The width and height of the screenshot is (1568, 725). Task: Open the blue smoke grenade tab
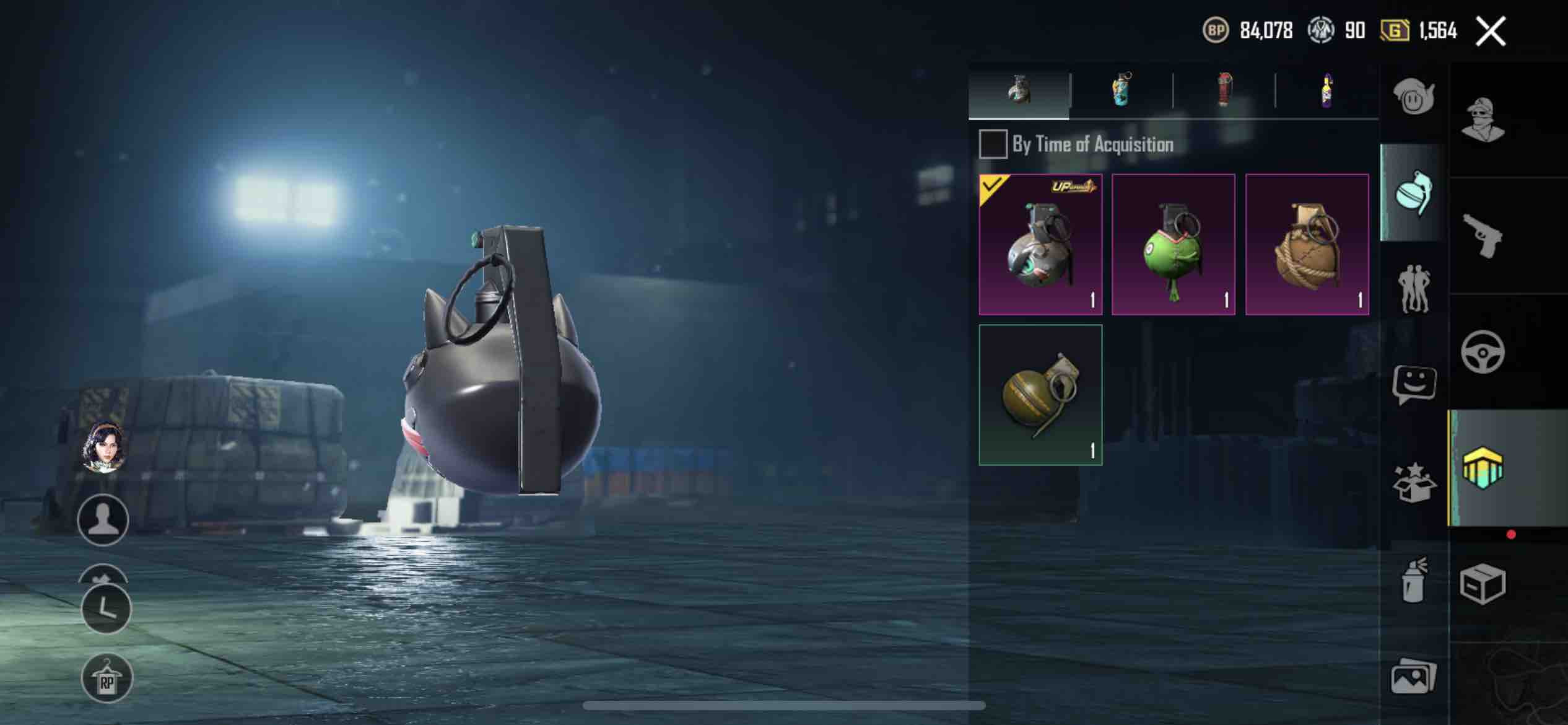1122,91
